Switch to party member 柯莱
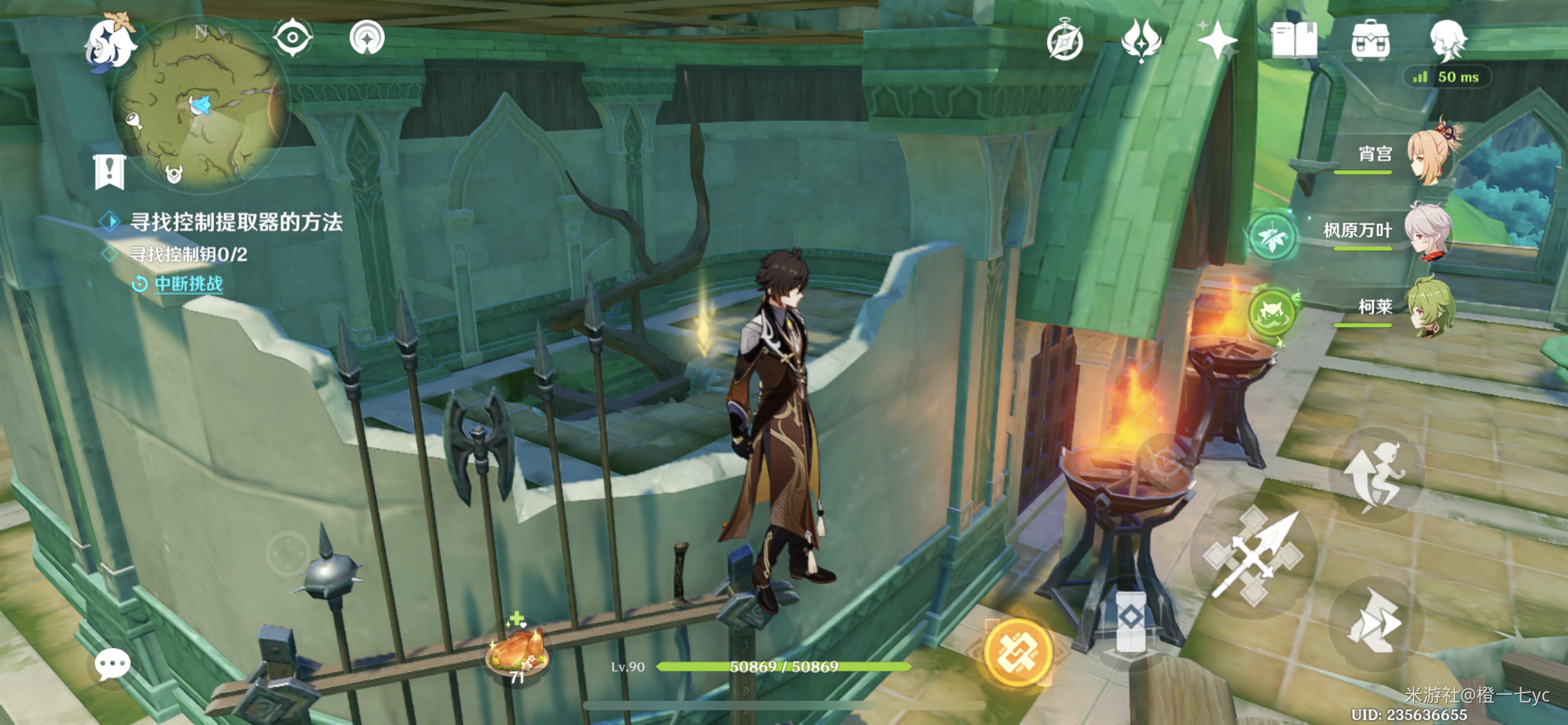The width and height of the screenshot is (1568, 725). click(x=1429, y=308)
